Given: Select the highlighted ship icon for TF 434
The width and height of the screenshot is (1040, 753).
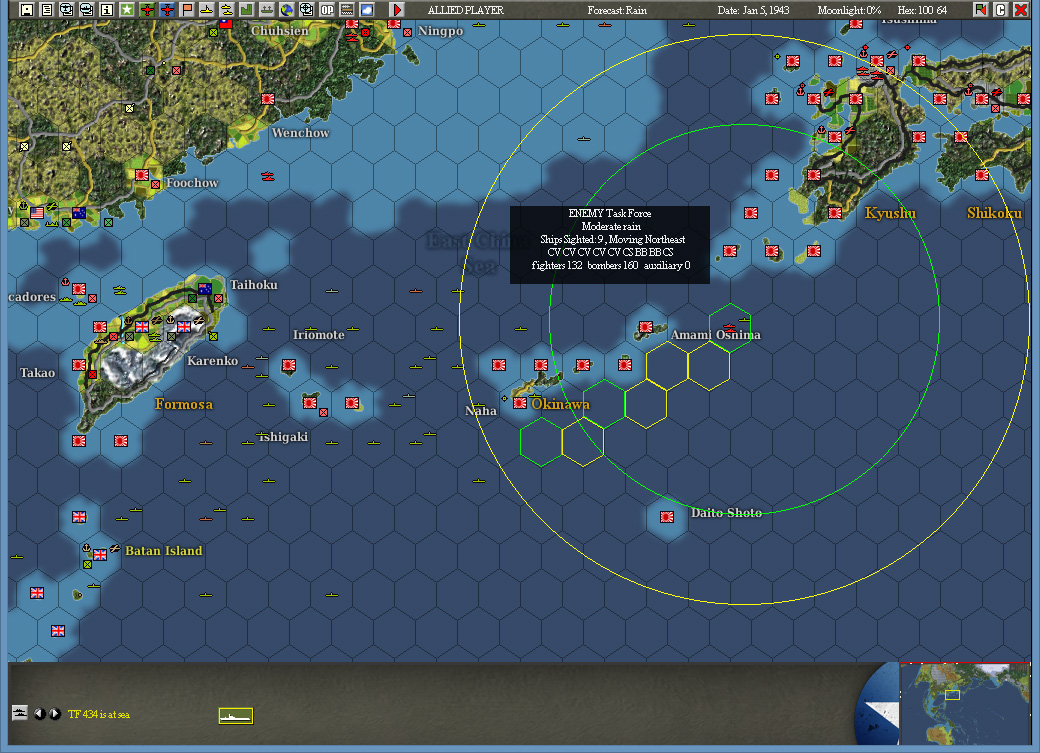Looking at the screenshot, I should [x=236, y=715].
